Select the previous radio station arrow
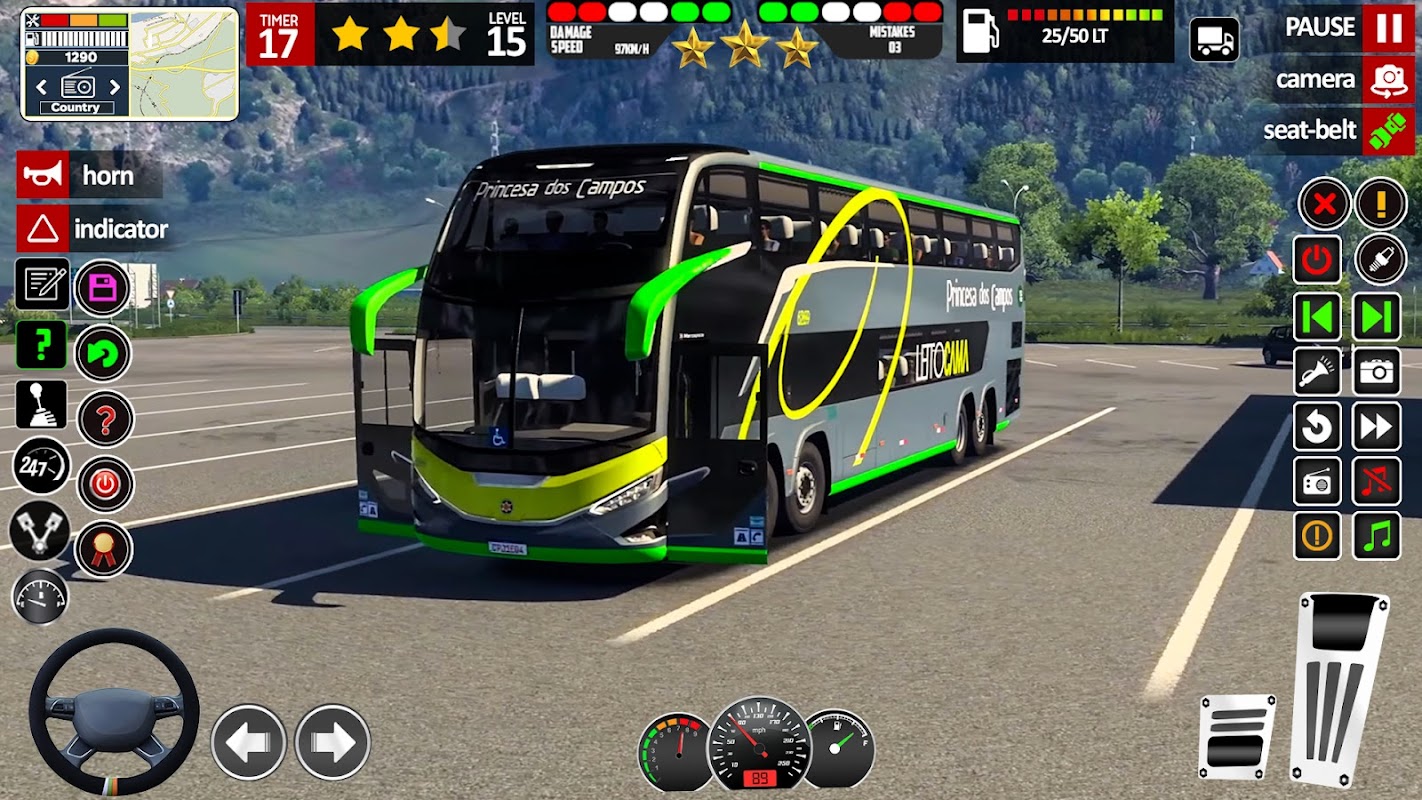The height and width of the screenshot is (800, 1422). click(x=42, y=87)
